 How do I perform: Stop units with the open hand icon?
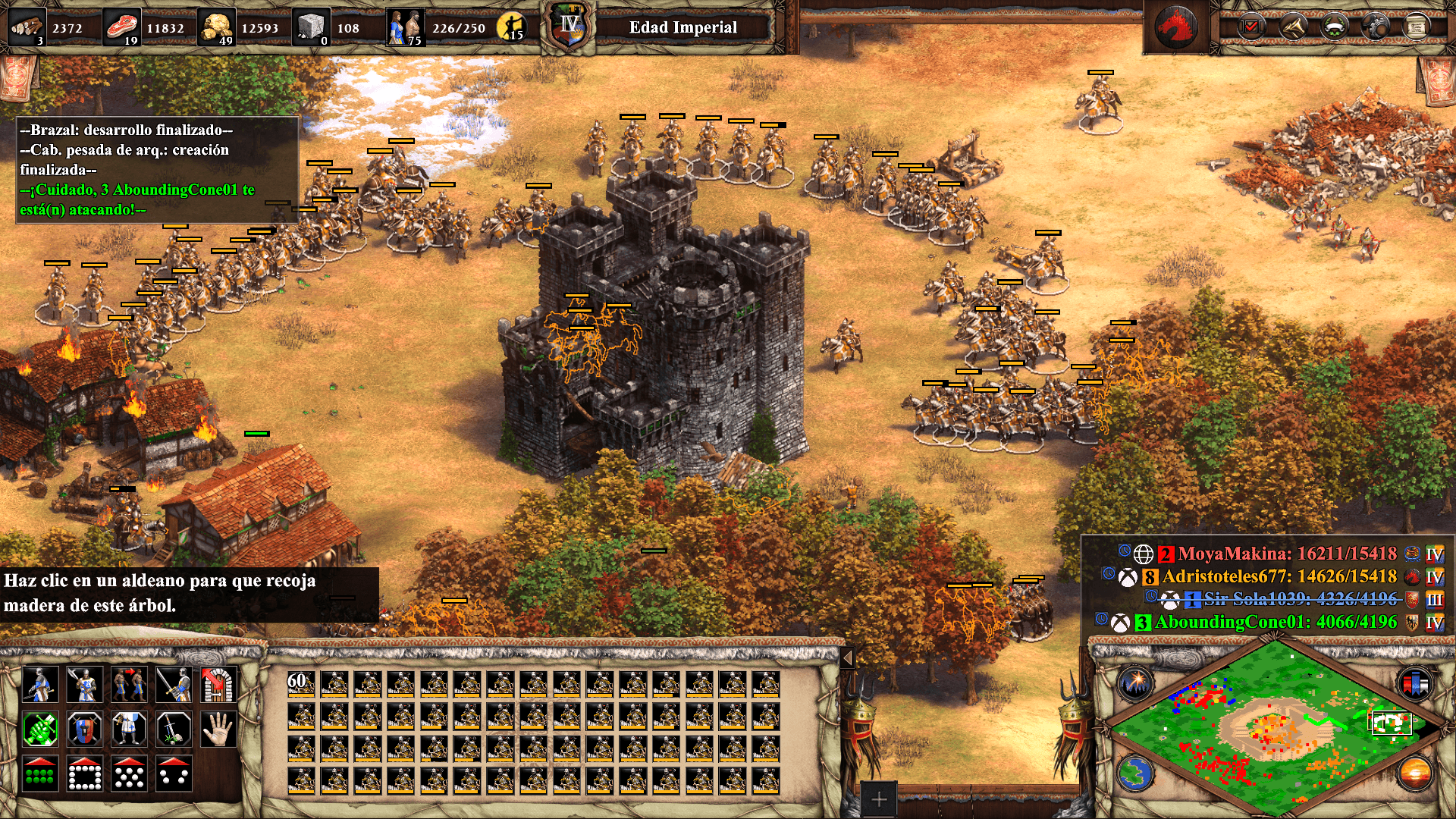coord(218,730)
